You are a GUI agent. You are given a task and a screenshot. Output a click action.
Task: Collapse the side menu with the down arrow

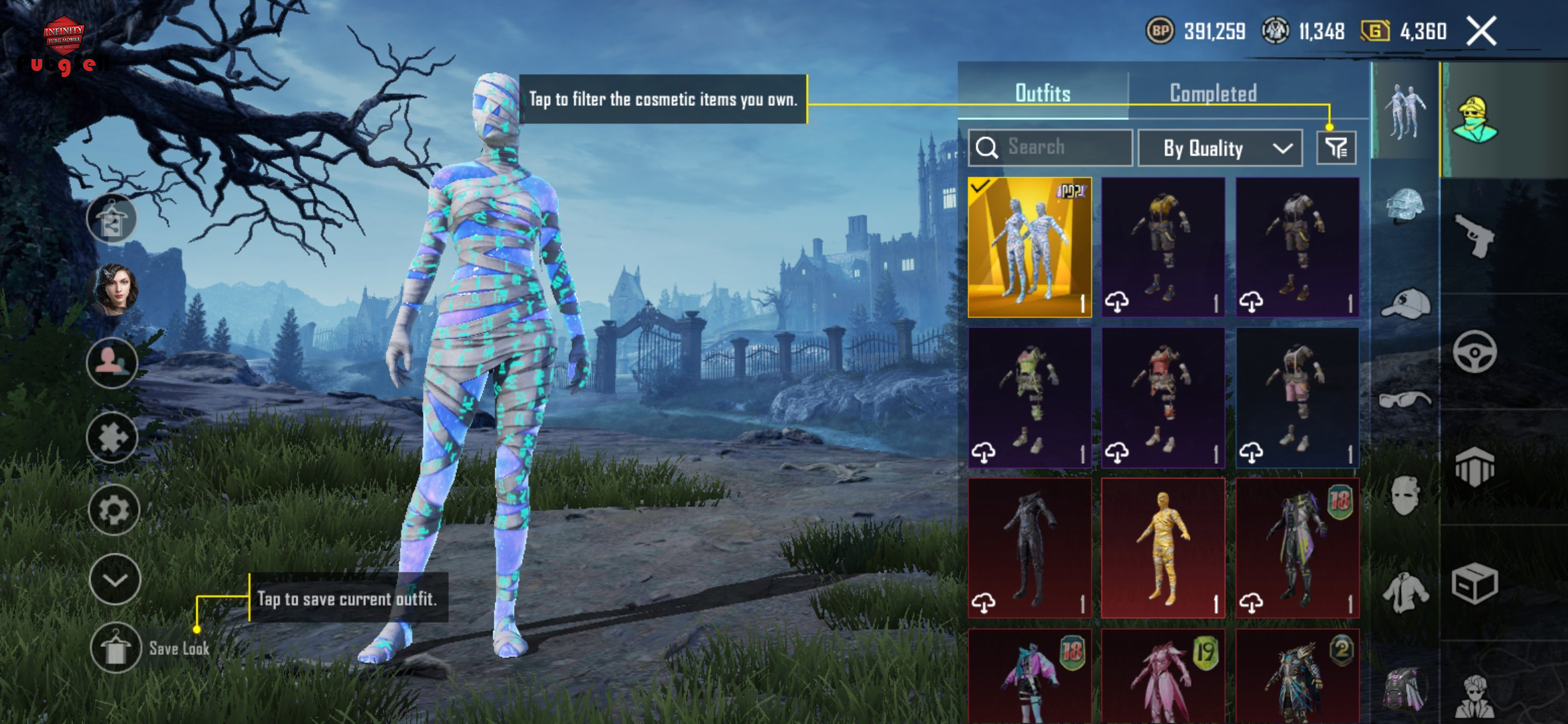tap(115, 580)
